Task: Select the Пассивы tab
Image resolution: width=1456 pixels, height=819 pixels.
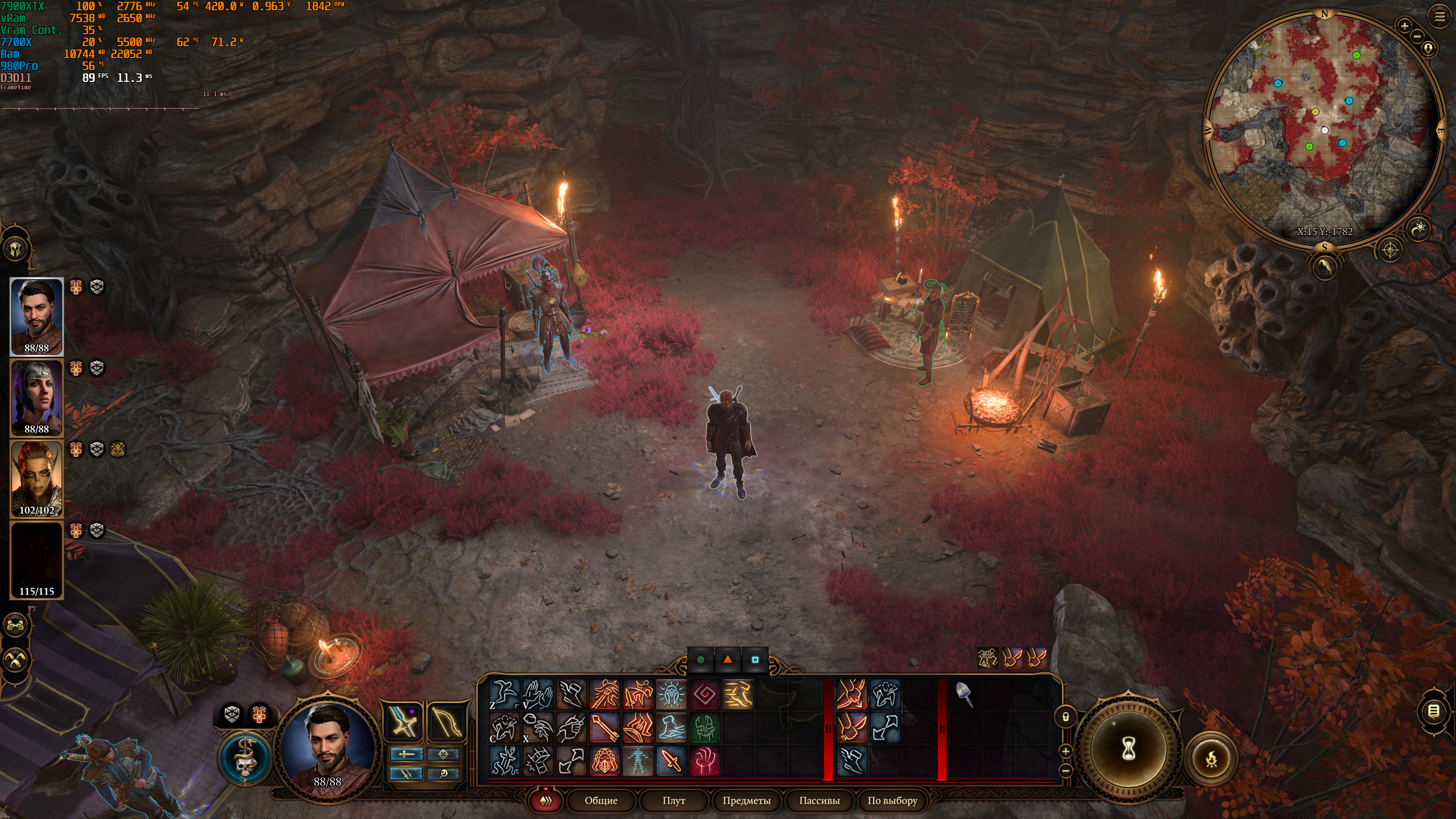Action: click(819, 800)
